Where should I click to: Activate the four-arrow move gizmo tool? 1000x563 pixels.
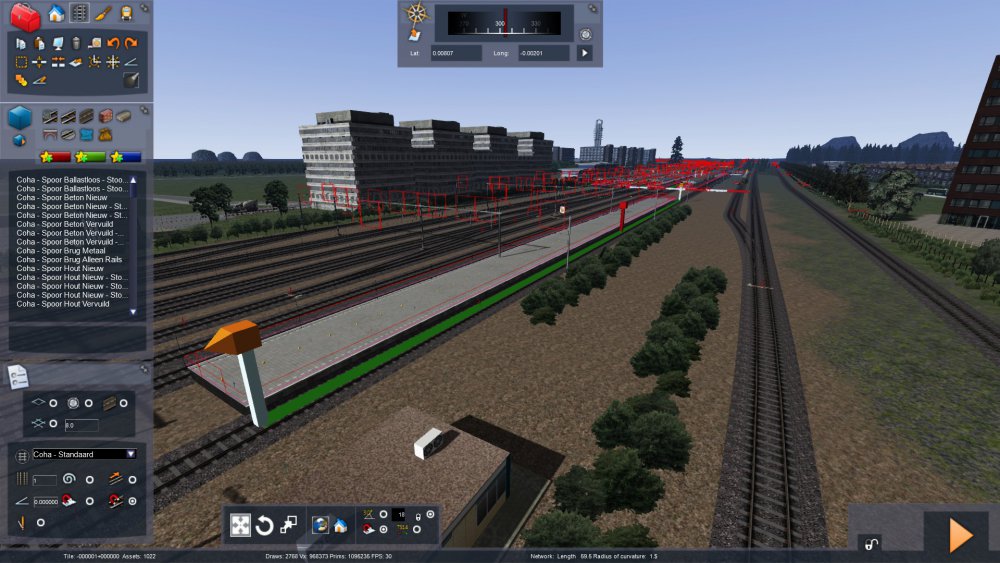point(241,525)
